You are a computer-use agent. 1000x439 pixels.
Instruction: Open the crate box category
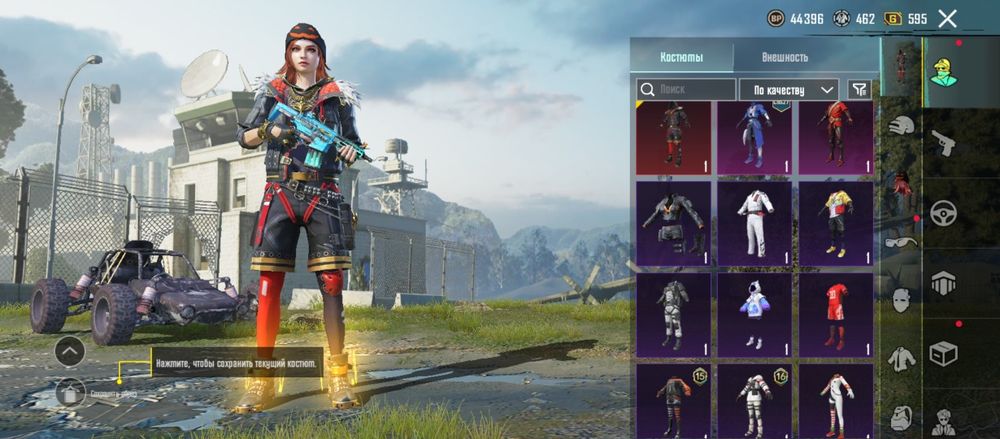tap(943, 353)
